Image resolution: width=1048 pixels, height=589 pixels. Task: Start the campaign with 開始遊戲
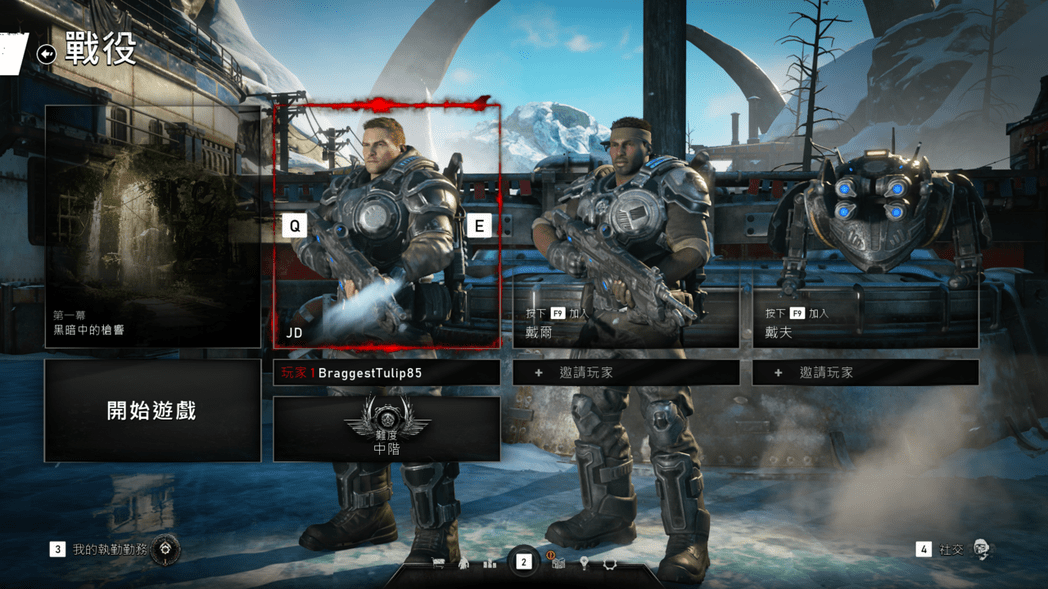point(152,411)
